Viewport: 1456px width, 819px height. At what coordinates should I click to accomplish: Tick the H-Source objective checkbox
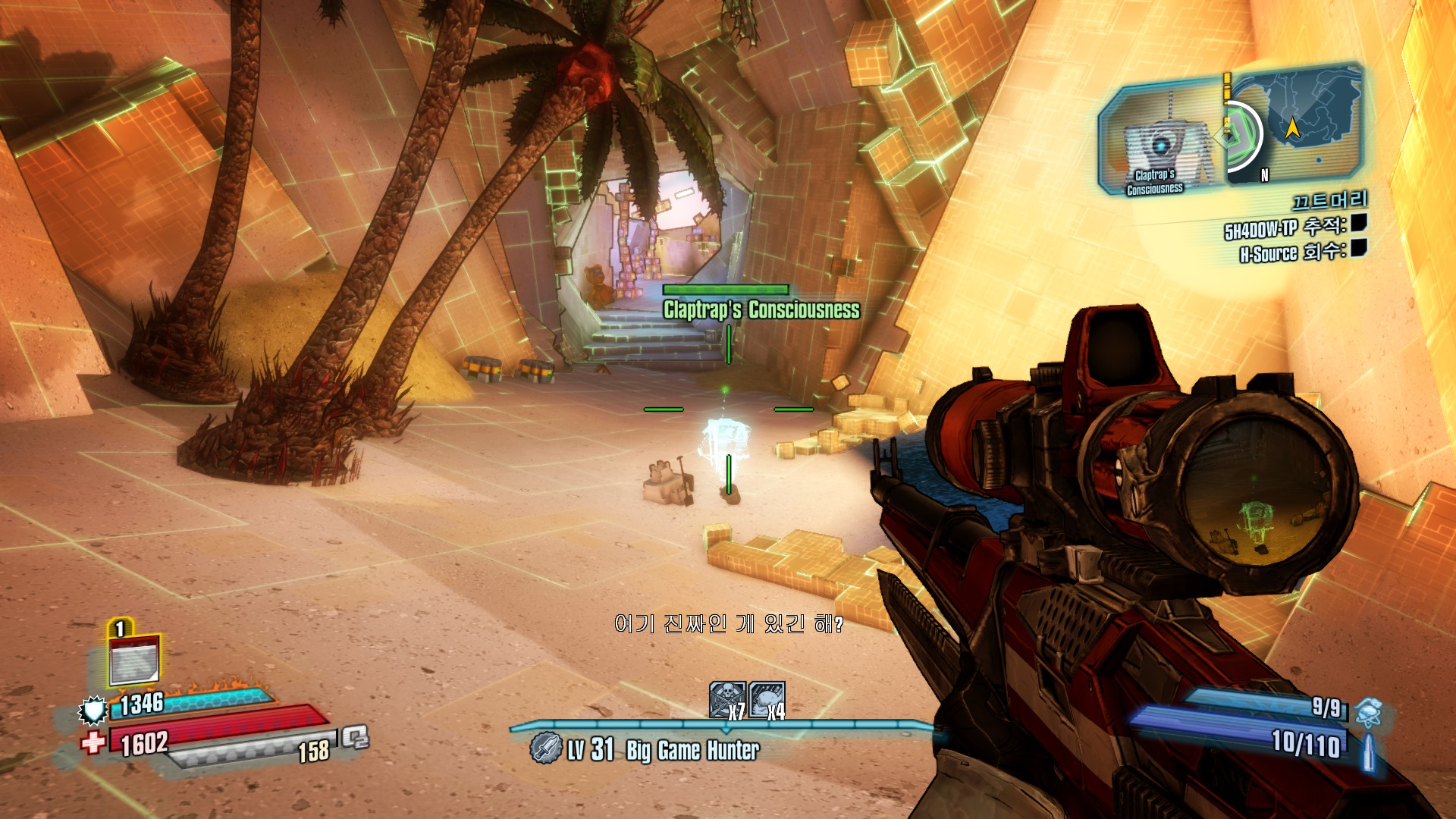(x=1358, y=248)
